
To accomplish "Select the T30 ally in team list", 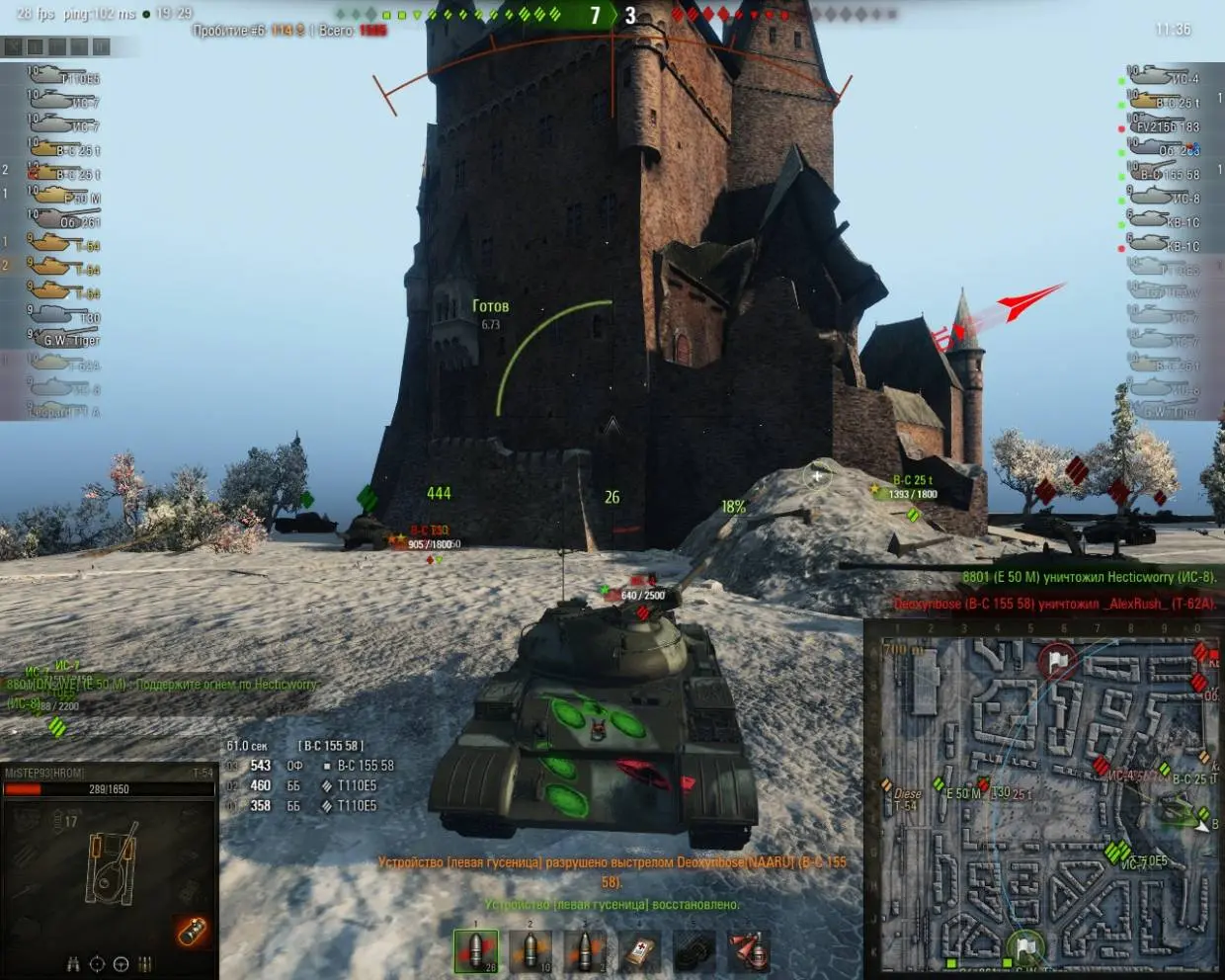I will click(64, 316).
